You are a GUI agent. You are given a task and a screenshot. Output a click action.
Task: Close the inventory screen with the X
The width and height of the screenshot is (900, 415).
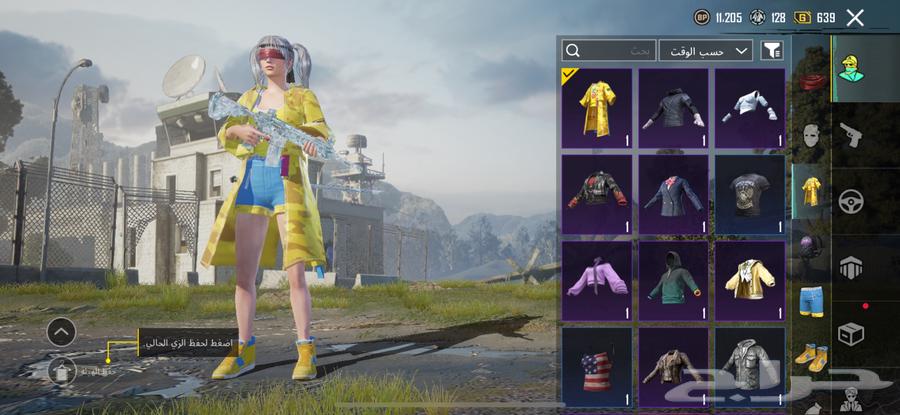coord(855,17)
